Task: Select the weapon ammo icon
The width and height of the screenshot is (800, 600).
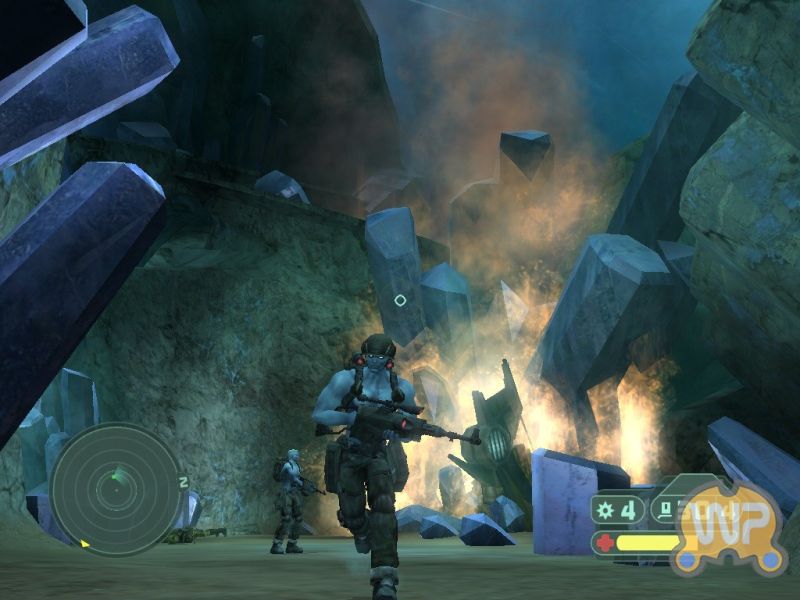Action: pyautogui.click(x=663, y=510)
